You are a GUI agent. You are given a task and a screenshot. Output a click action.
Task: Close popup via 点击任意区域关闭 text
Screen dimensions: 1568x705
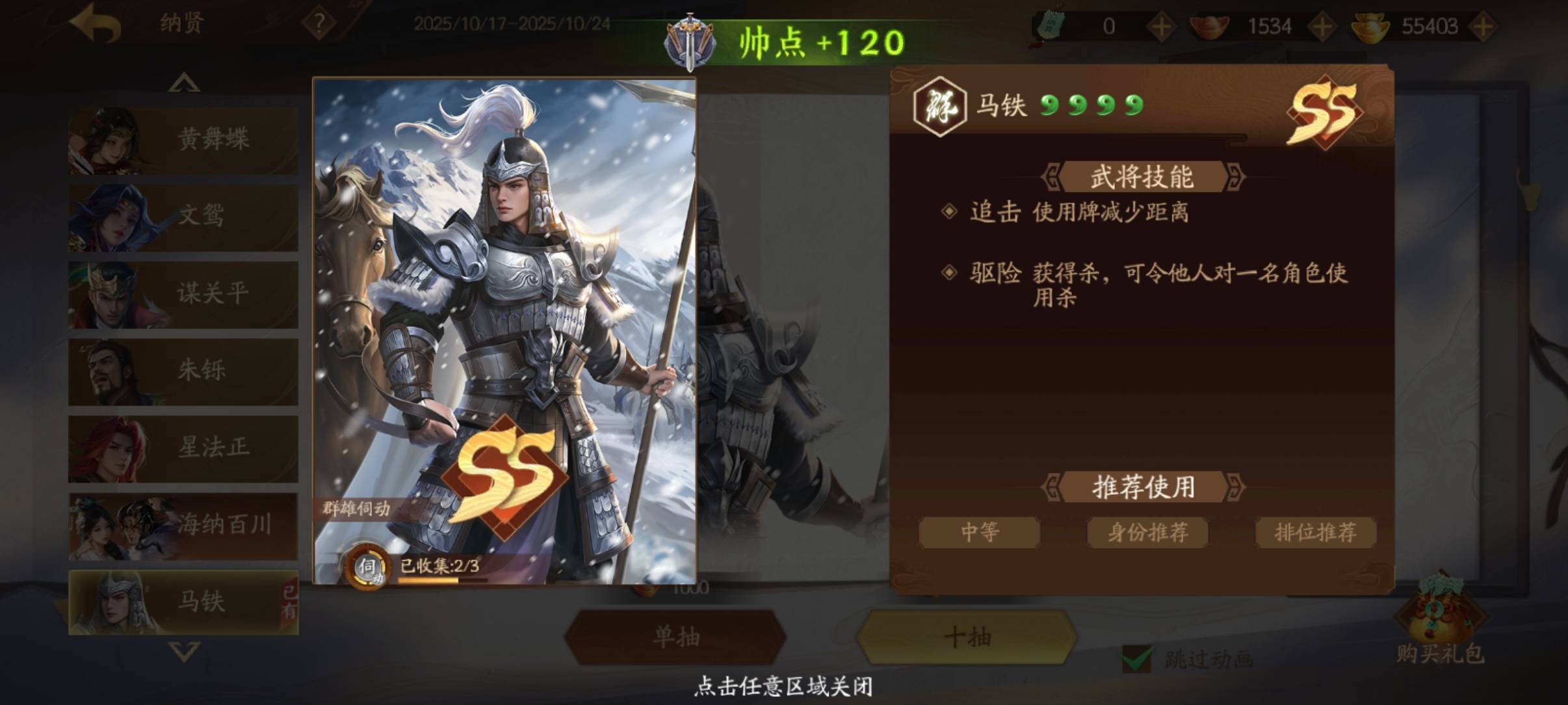pos(783,686)
